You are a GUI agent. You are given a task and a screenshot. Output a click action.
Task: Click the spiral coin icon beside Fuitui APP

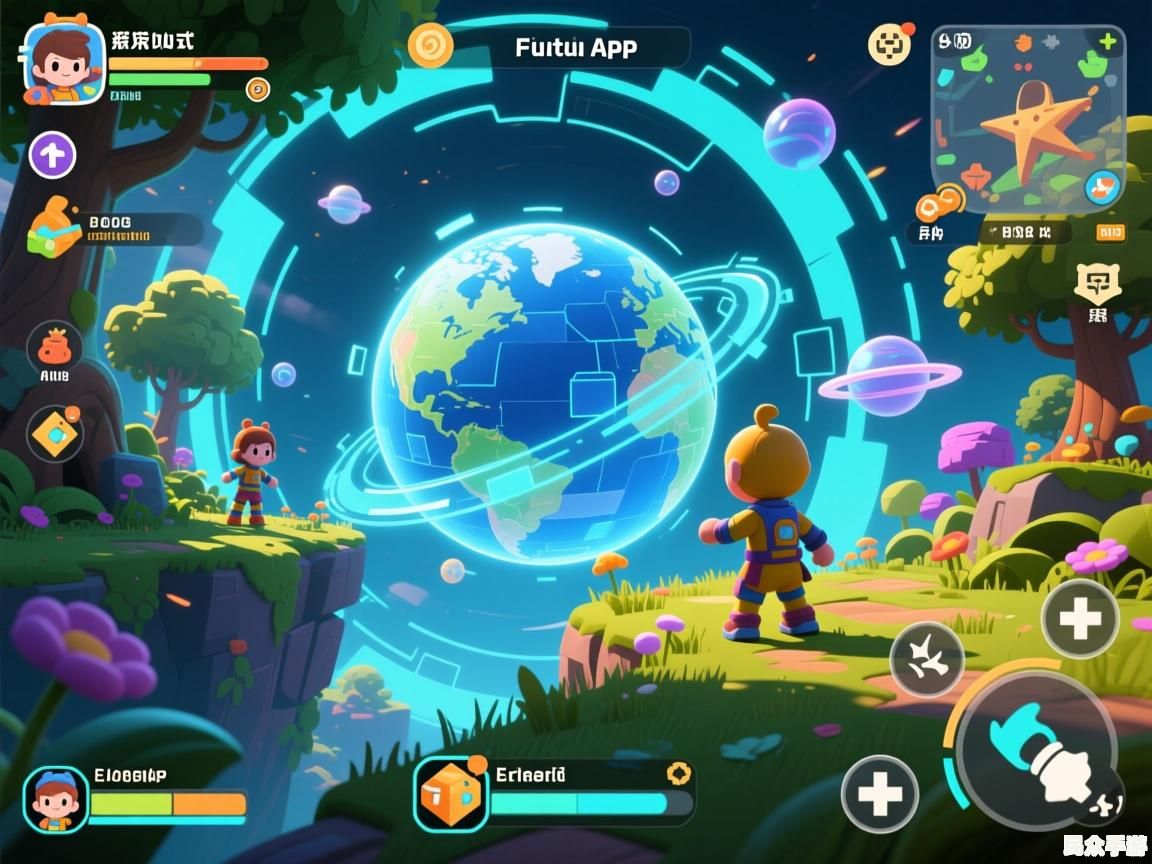tap(431, 45)
